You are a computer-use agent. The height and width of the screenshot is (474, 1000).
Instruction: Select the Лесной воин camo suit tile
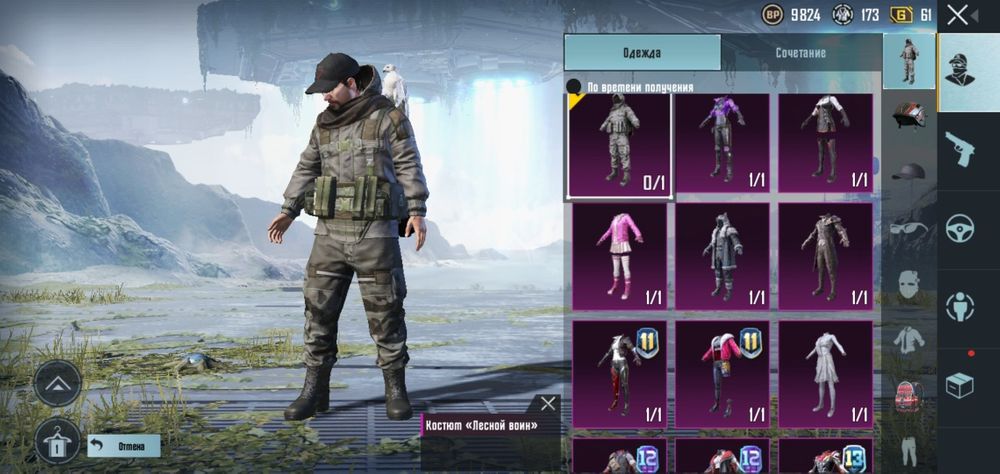point(619,145)
